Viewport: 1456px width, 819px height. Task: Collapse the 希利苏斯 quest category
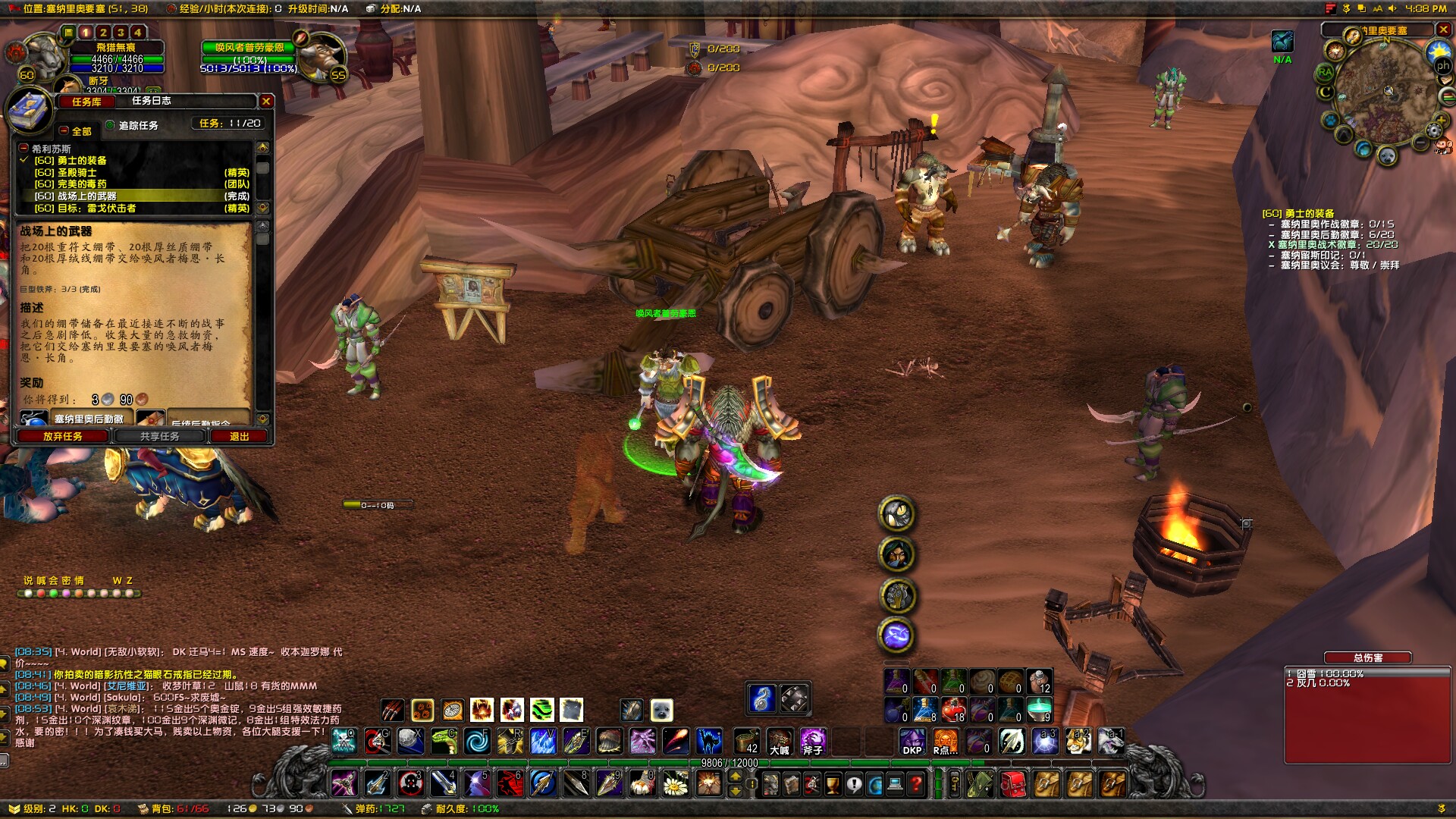tap(24, 149)
